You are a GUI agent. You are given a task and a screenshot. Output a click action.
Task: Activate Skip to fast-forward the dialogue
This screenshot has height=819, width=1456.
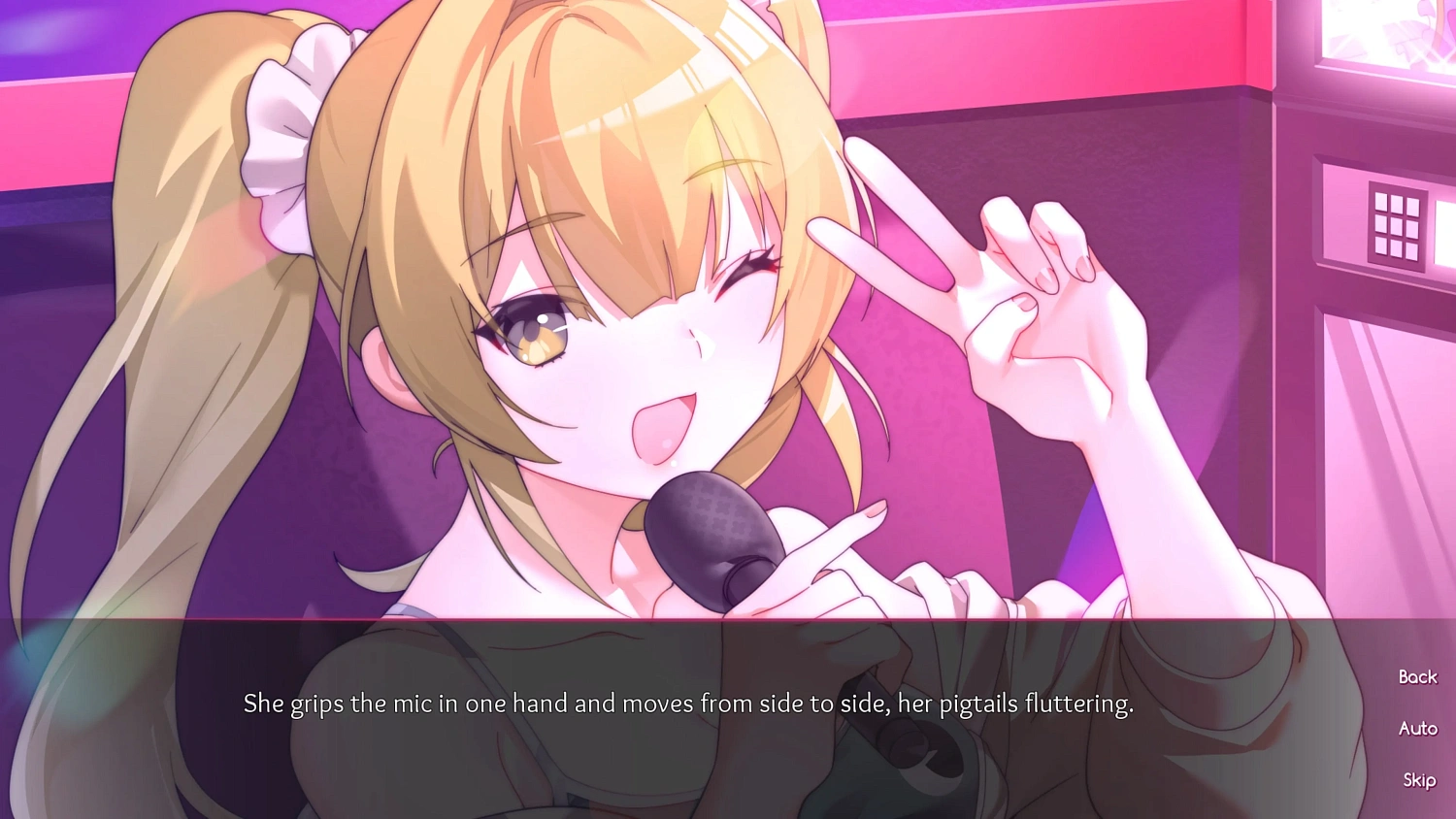(1418, 779)
